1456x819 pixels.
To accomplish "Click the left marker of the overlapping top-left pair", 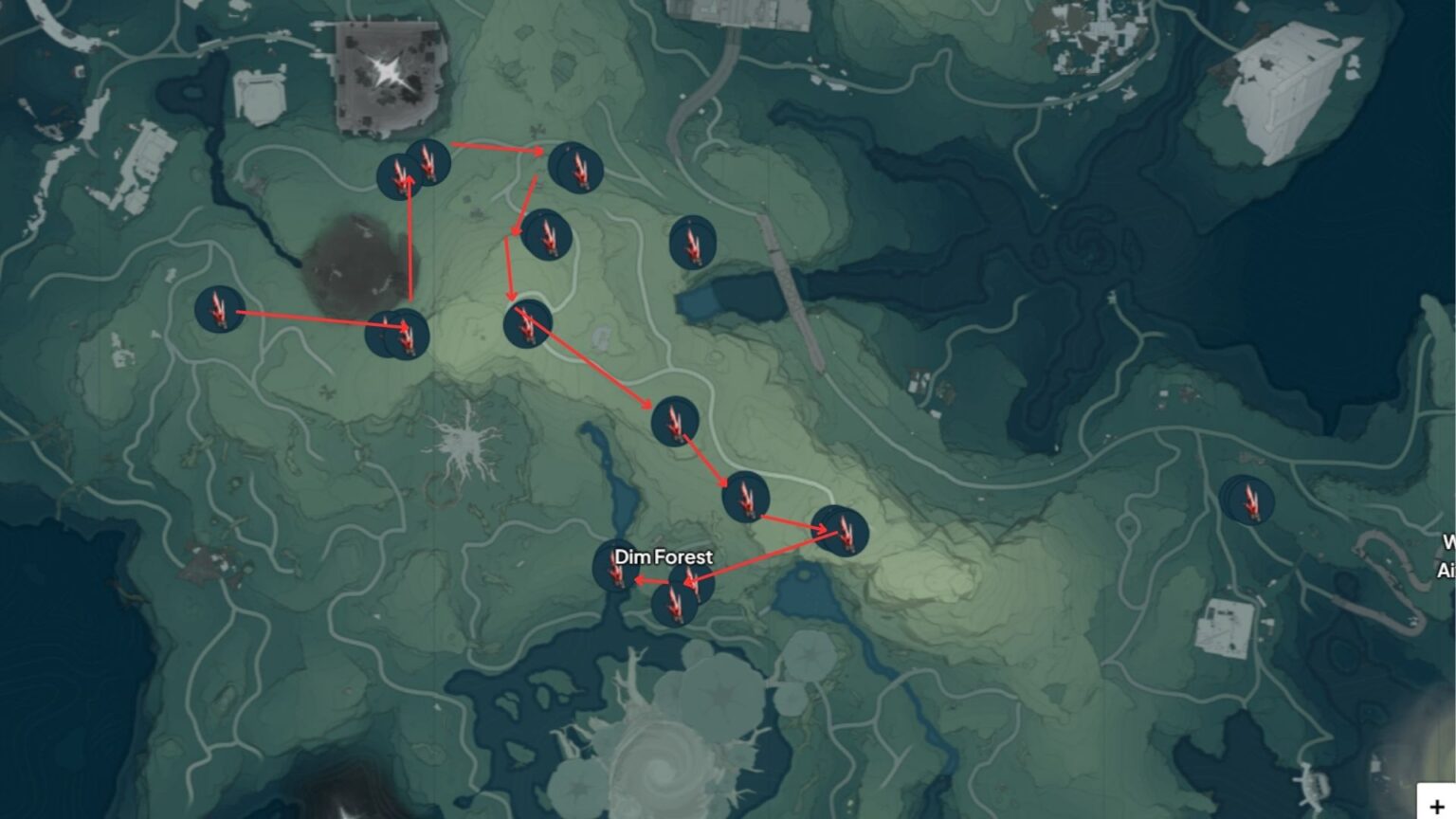I will coord(397,175).
